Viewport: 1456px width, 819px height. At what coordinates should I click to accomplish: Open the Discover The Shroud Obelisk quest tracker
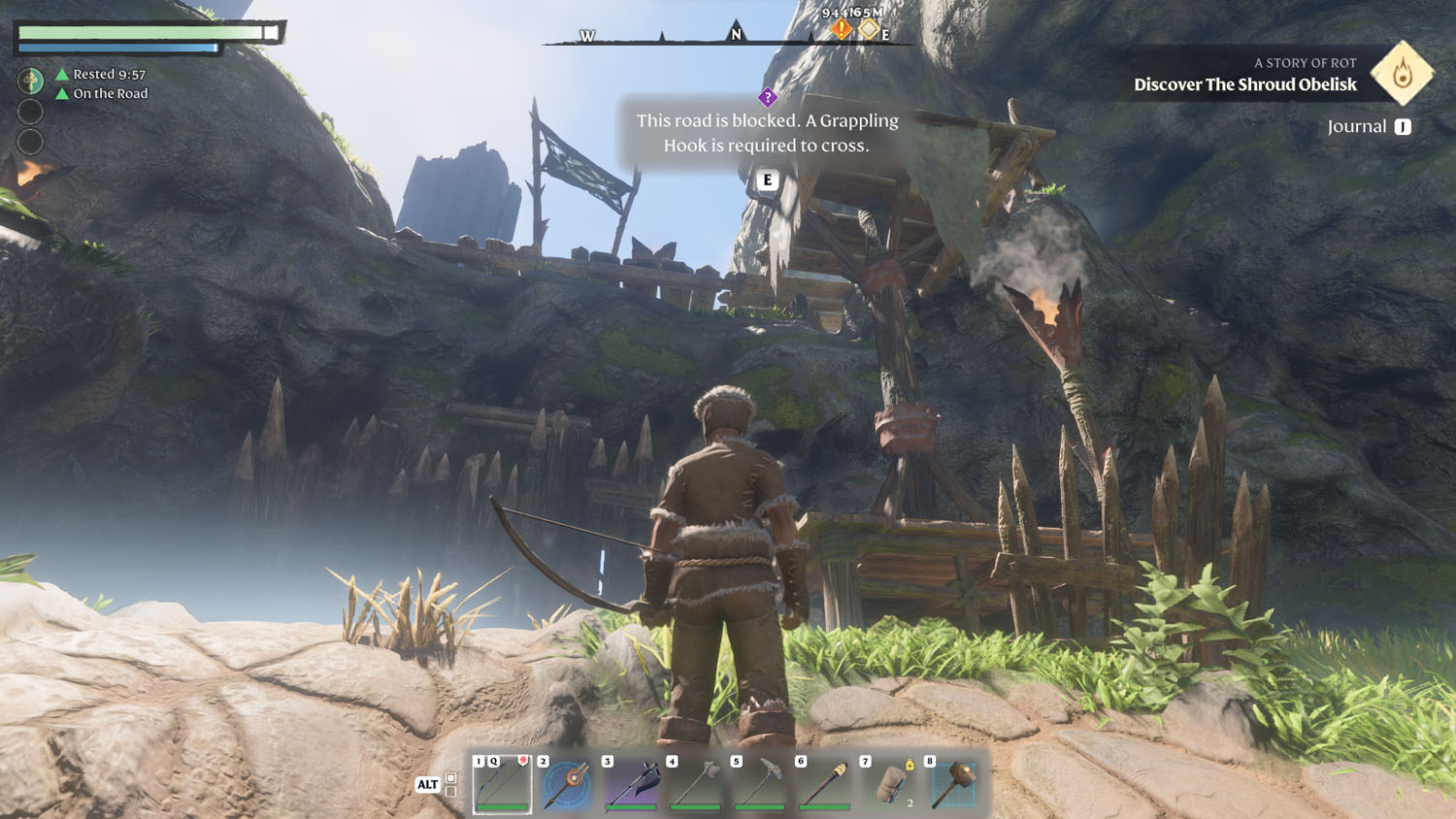tap(1245, 84)
